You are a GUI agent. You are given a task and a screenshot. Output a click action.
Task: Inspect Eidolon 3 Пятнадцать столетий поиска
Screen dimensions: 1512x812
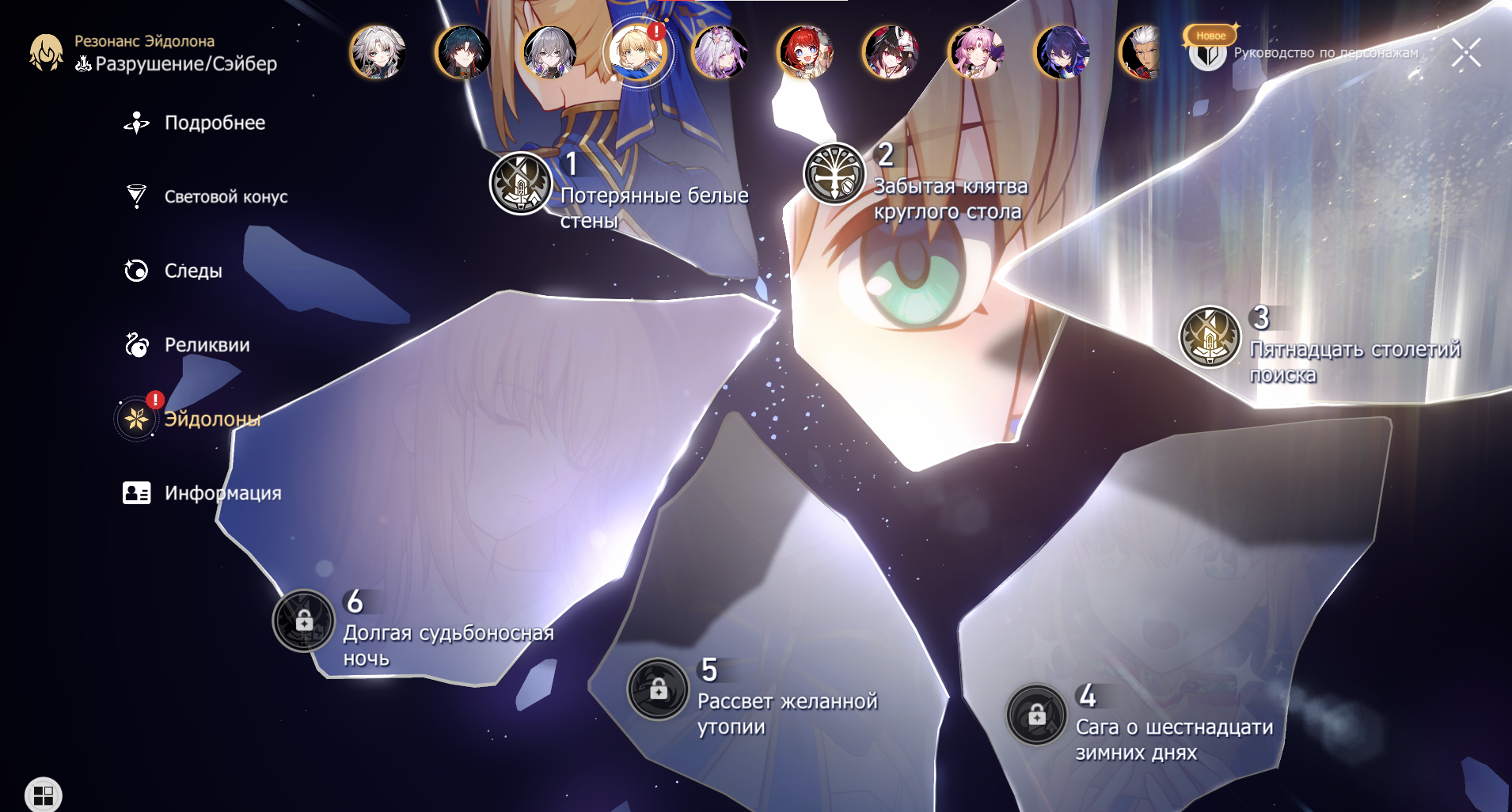click(x=1210, y=337)
